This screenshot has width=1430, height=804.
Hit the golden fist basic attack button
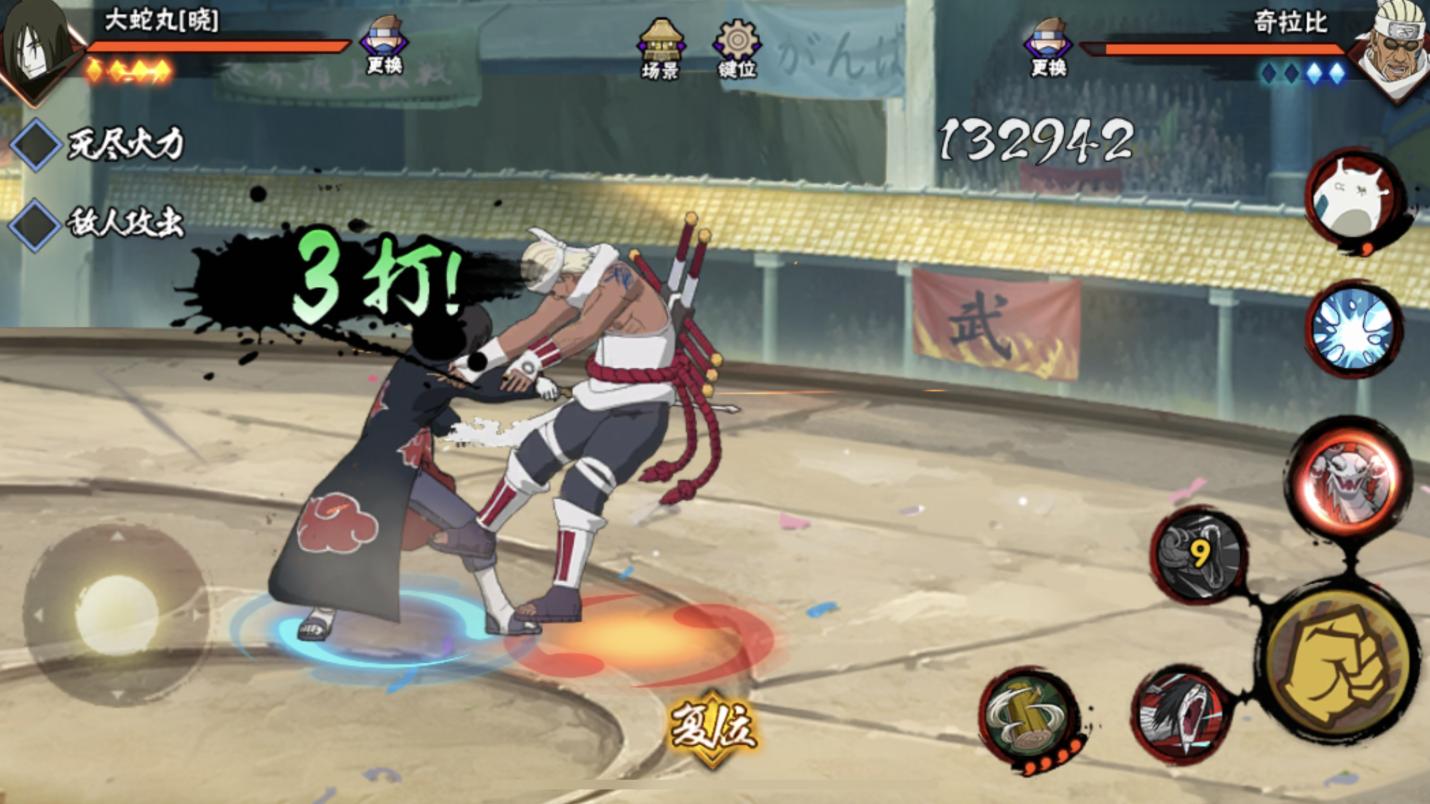1337,660
